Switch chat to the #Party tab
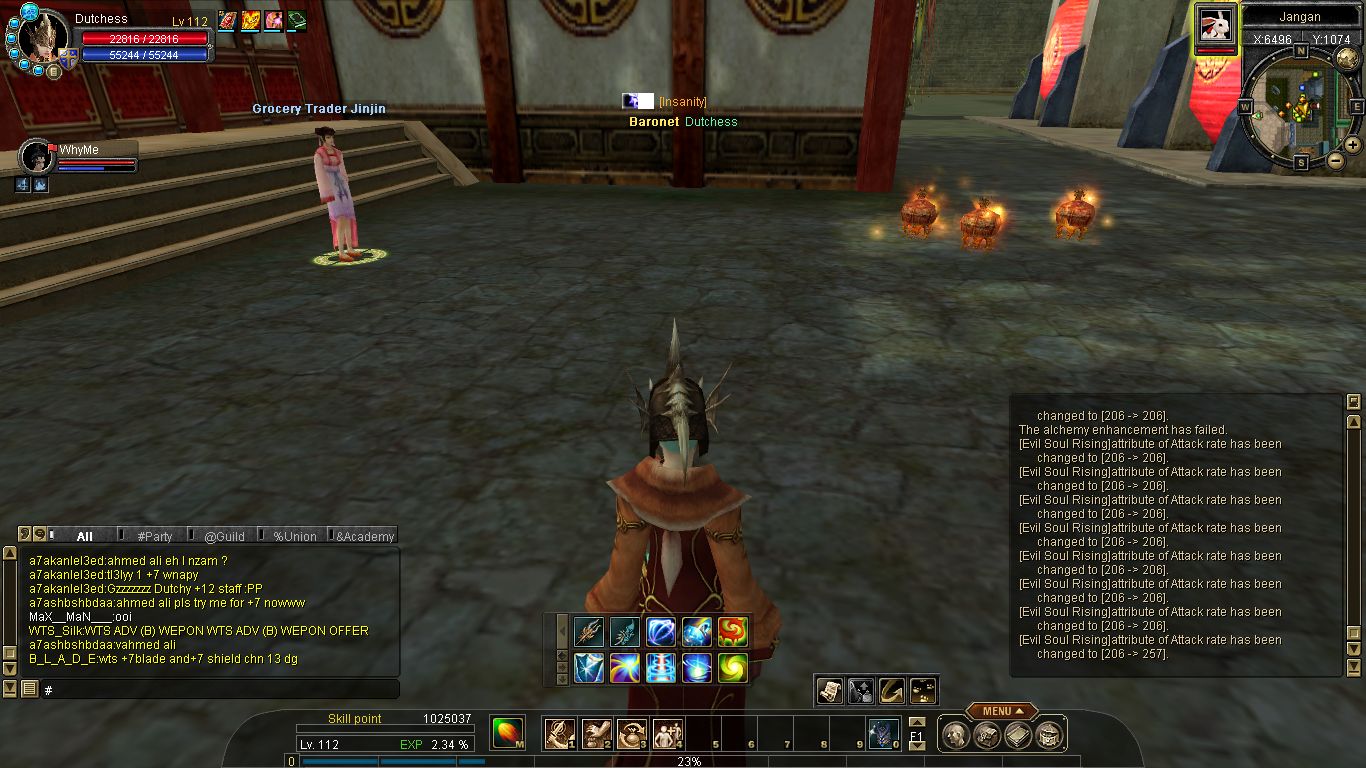The width and height of the screenshot is (1366, 768). pos(155,536)
